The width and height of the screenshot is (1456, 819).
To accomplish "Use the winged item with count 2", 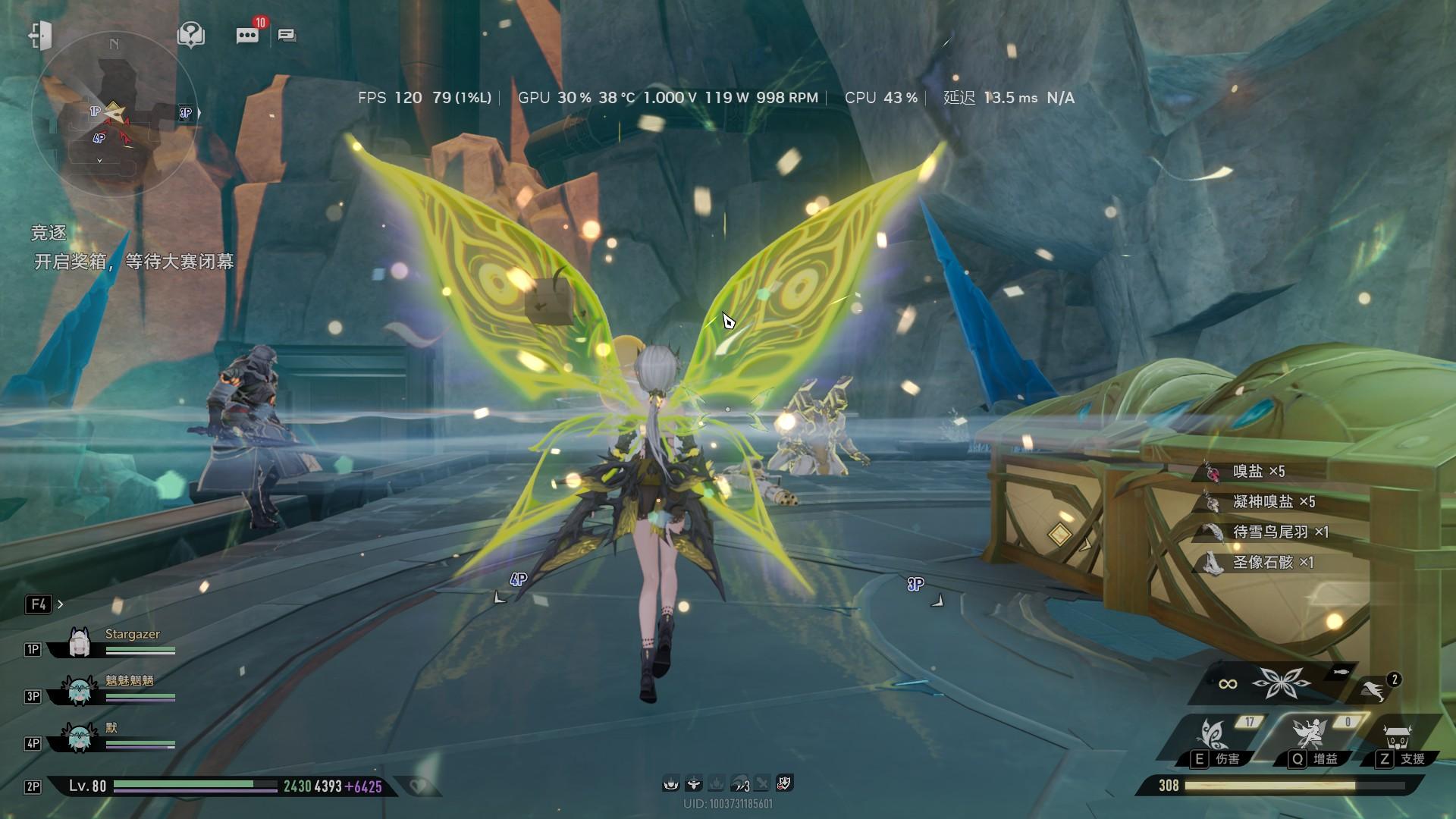I will pyautogui.click(x=1374, y=690).
